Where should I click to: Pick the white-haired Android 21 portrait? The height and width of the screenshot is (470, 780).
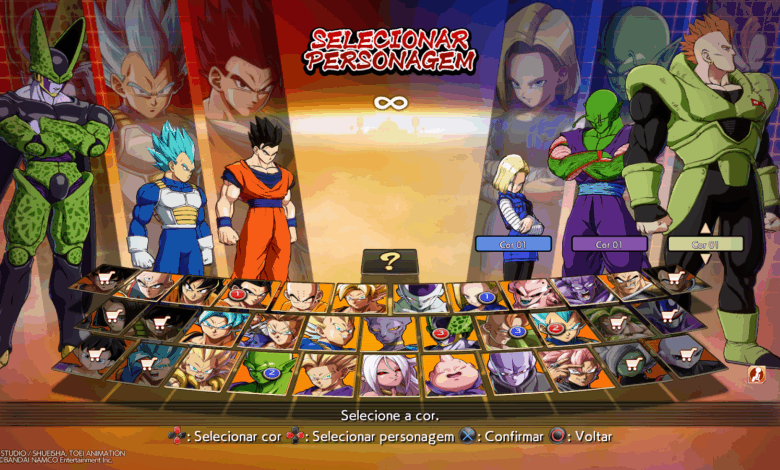(x=390, y=374)
